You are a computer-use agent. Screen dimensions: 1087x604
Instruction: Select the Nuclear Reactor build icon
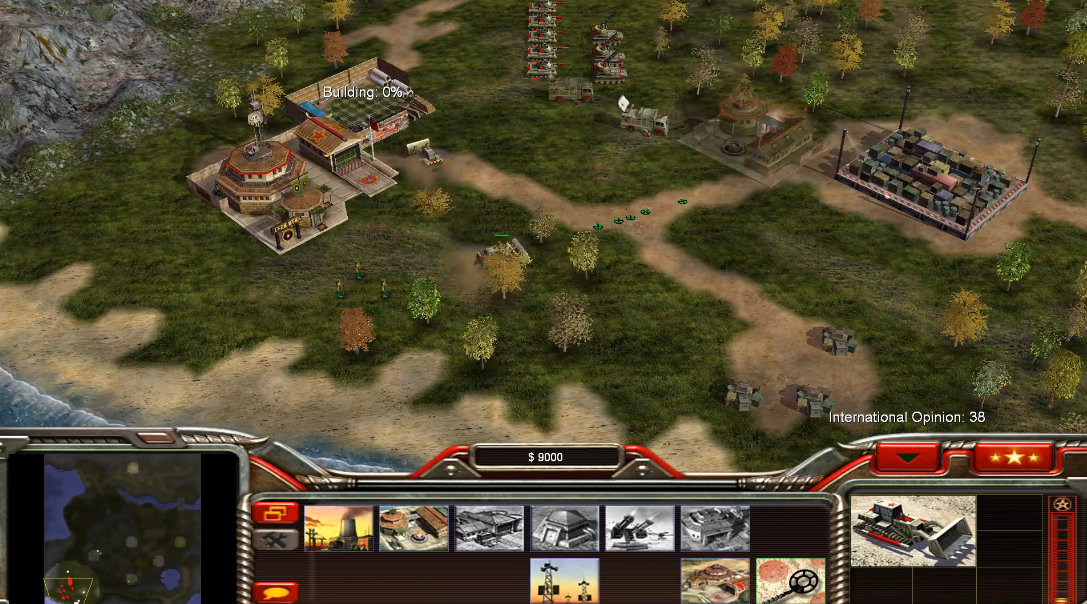(338, 528)
